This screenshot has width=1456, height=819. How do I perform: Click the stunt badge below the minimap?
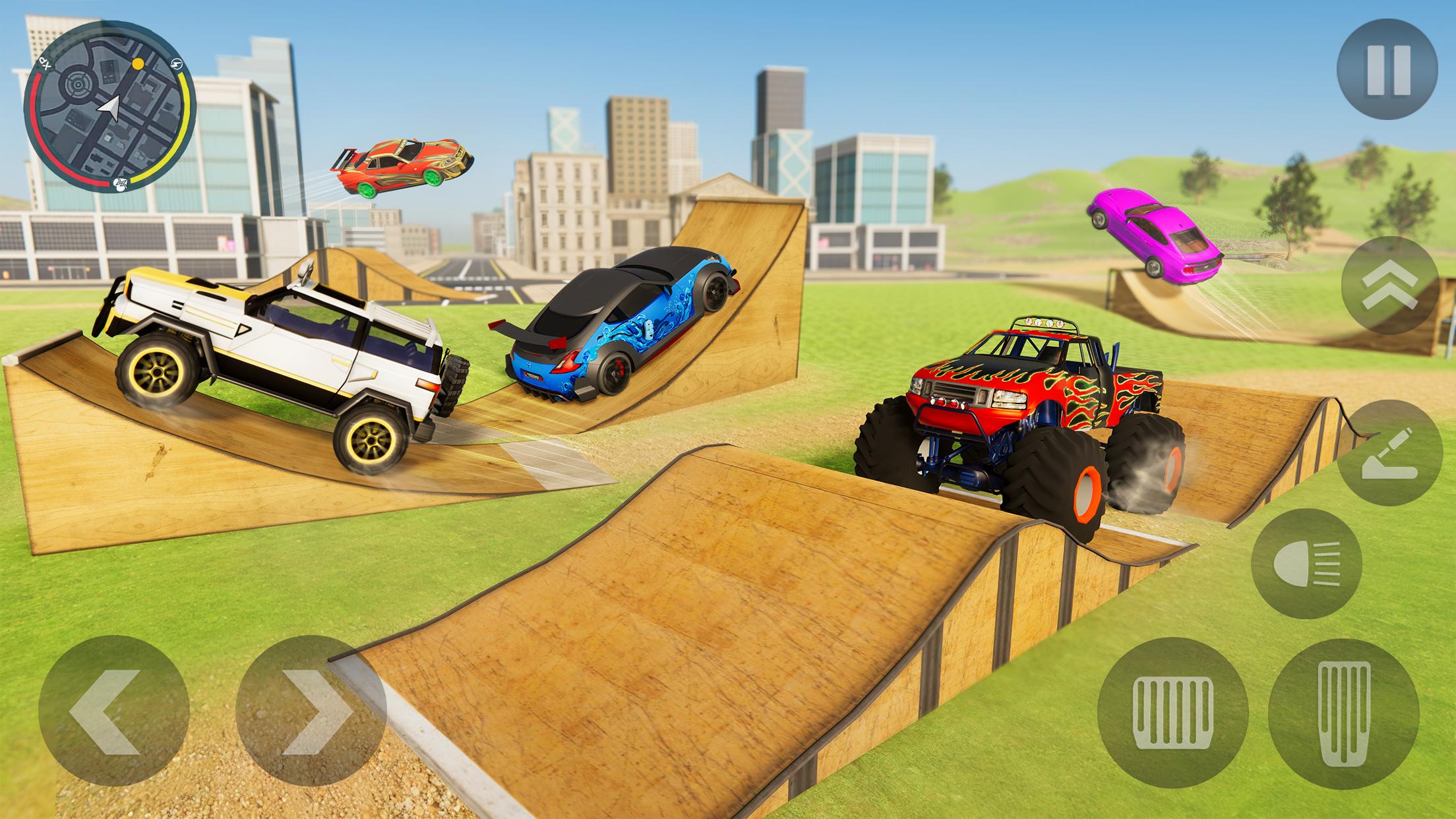(120, 185)
